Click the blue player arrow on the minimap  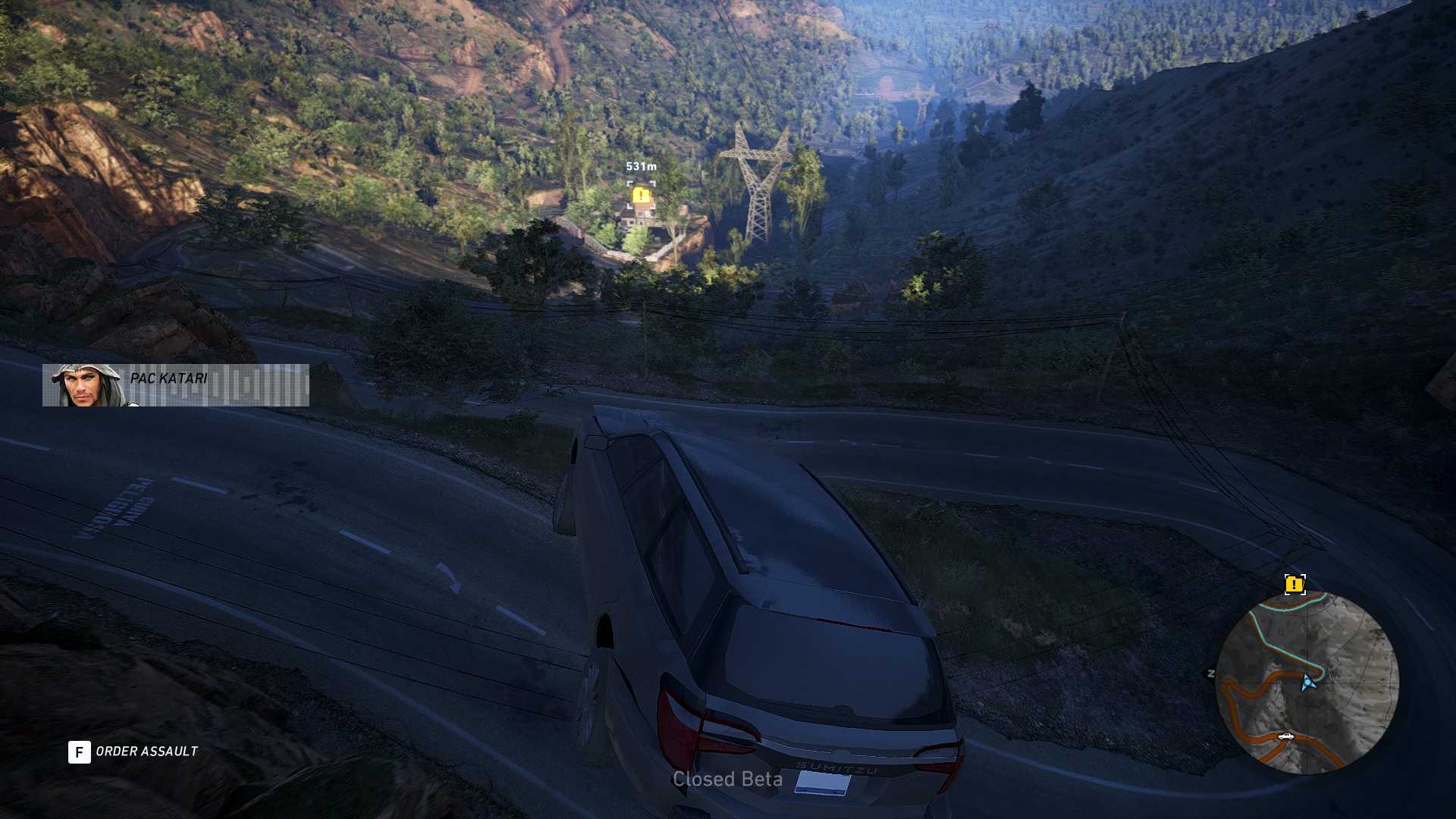pyautogui.click(x=1307, y=682)
